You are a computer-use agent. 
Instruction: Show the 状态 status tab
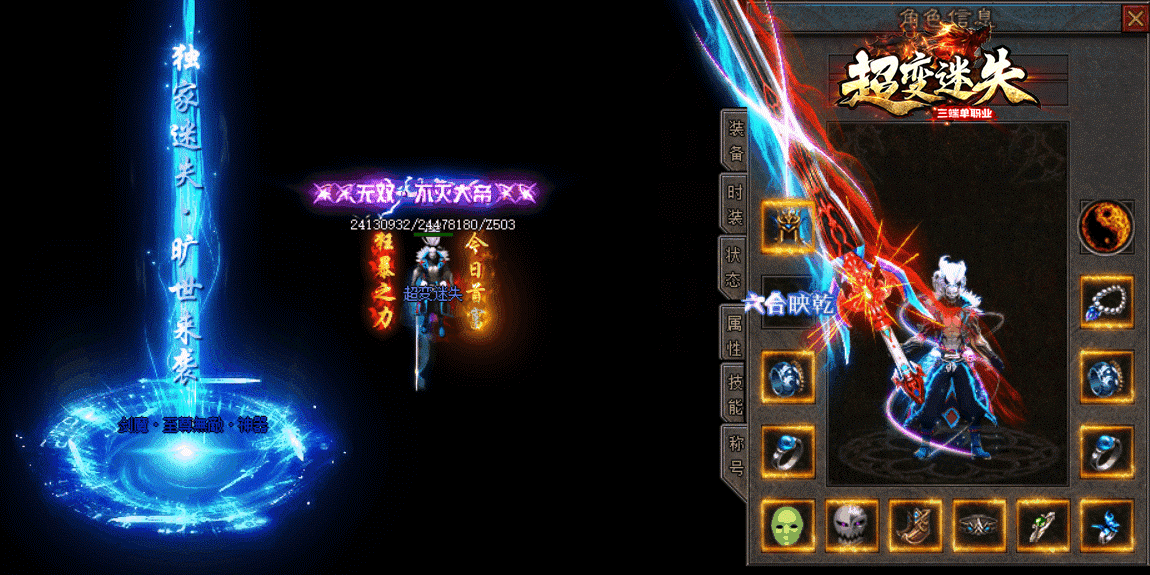coord(735,266)
